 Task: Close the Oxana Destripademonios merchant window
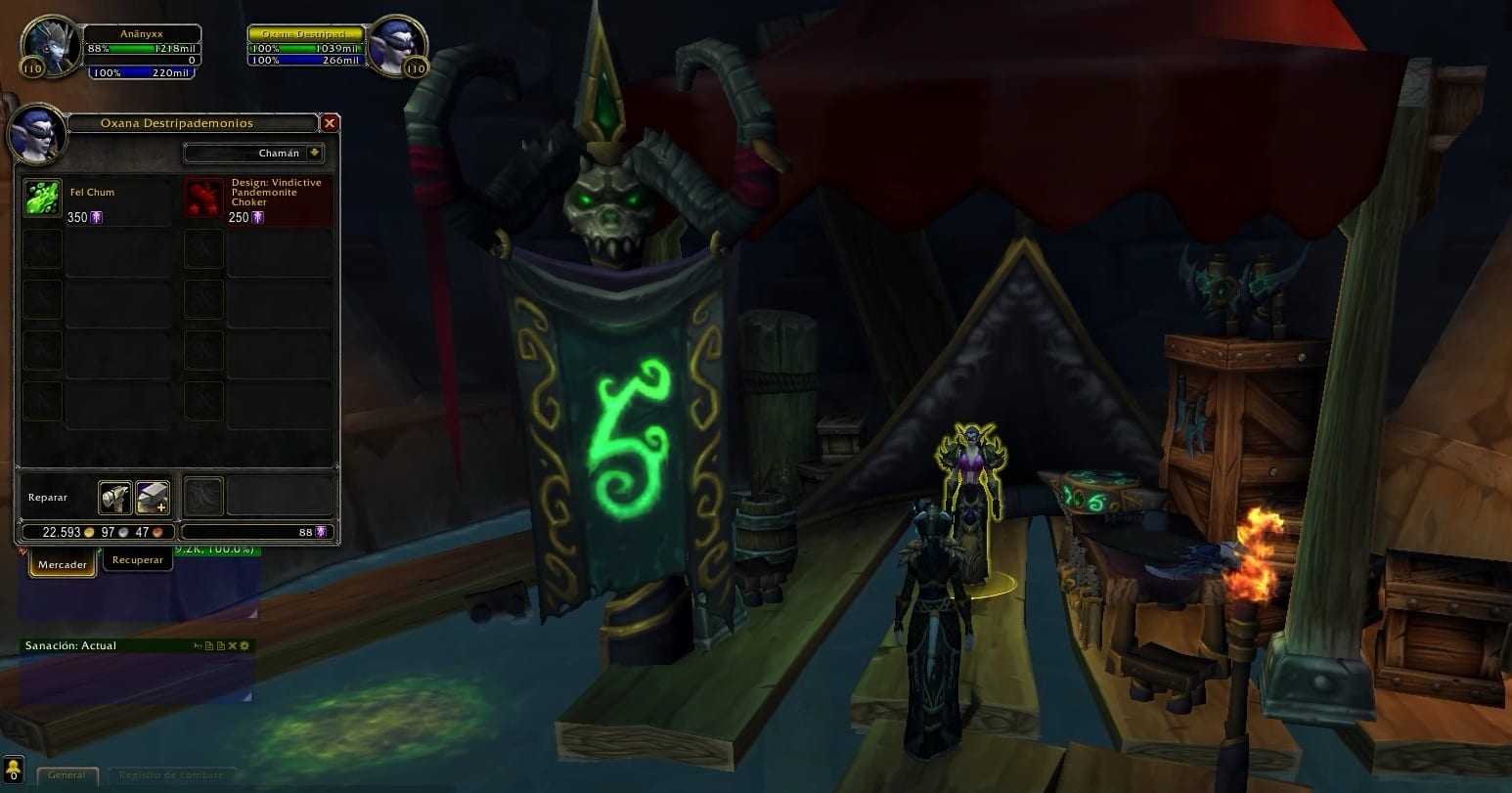click(x=330, y=123)
